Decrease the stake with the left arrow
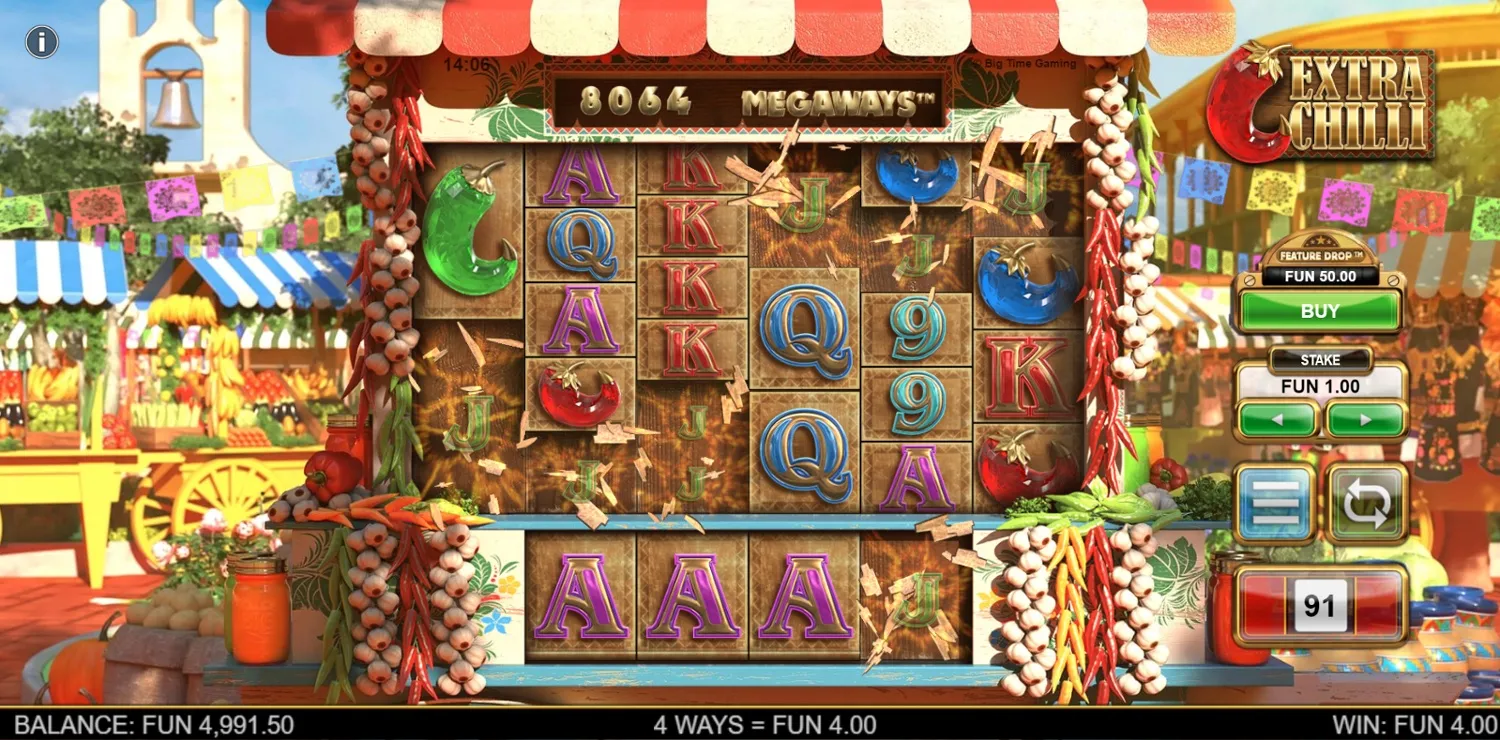This screenshot has height=740, width=1500. 1278,417
